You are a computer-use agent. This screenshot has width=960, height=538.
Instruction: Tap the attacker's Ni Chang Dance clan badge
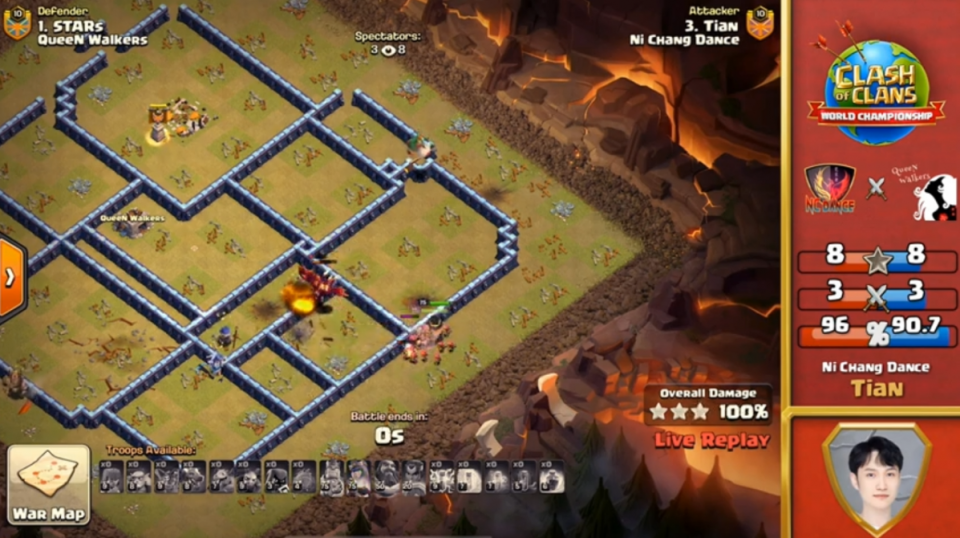coord(760,25)
